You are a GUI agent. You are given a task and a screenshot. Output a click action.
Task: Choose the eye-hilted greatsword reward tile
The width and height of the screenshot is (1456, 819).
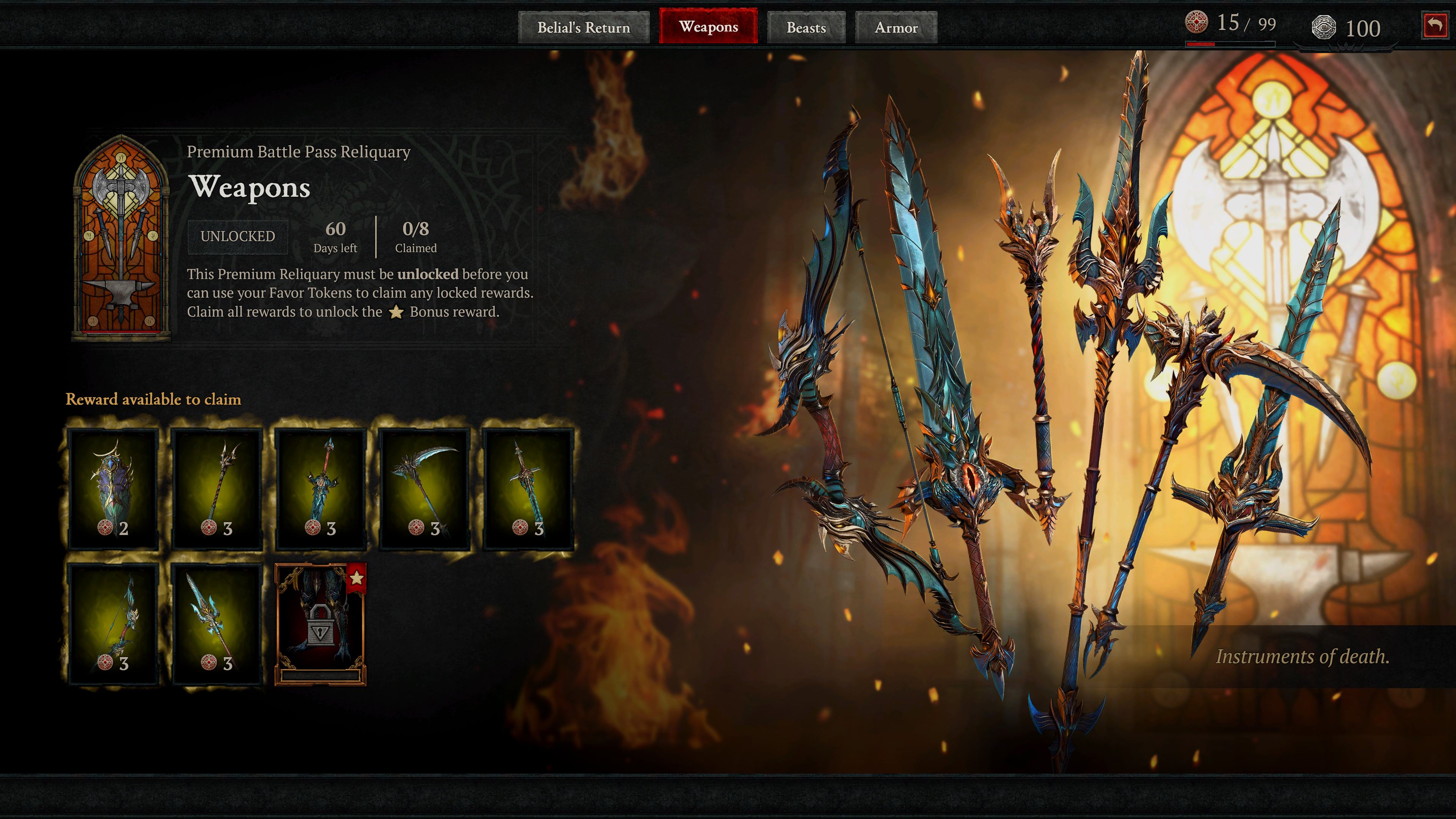click(320, 488)
